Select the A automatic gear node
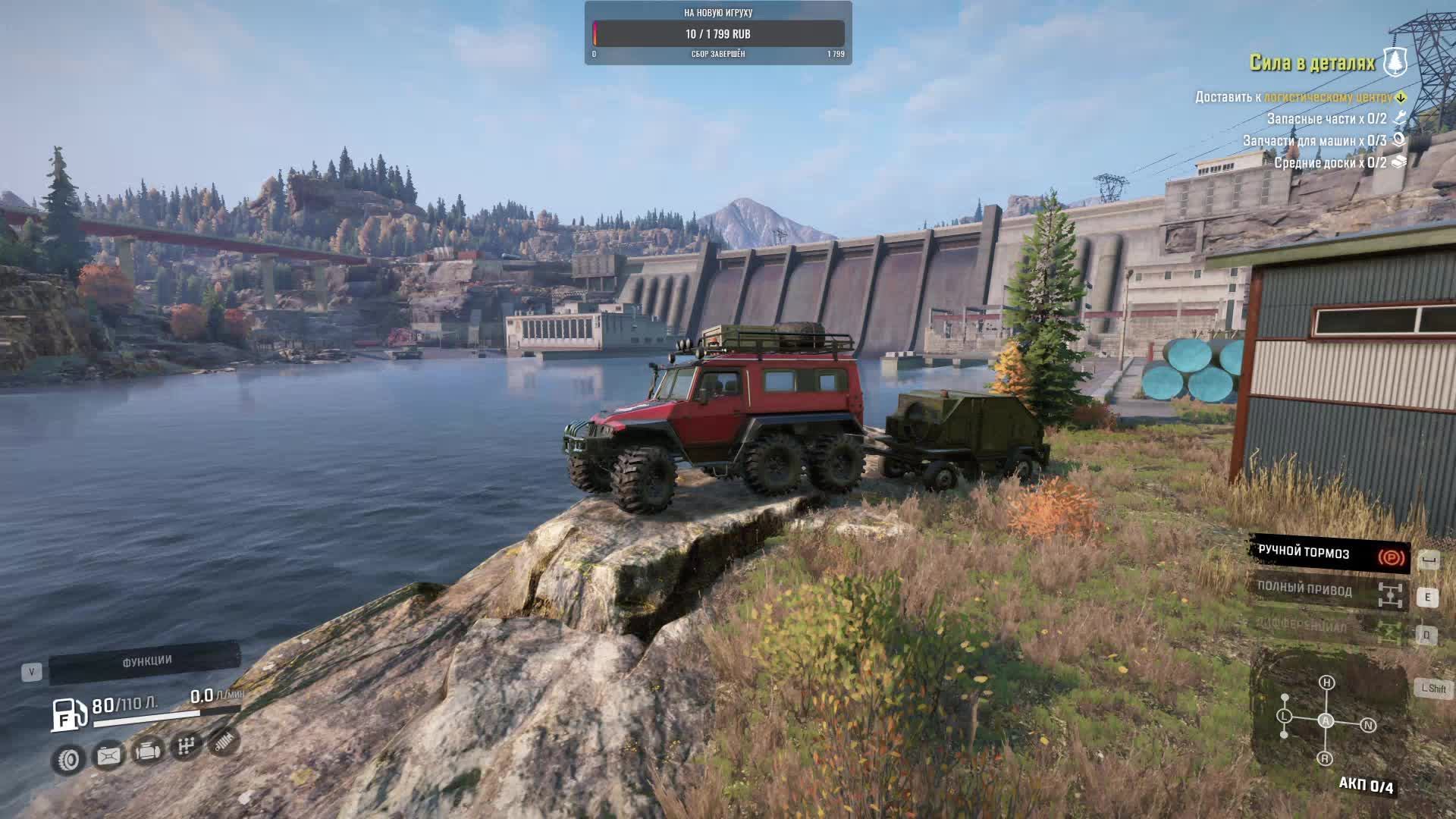1456x819 pixels. click(x=1326, y=720)
